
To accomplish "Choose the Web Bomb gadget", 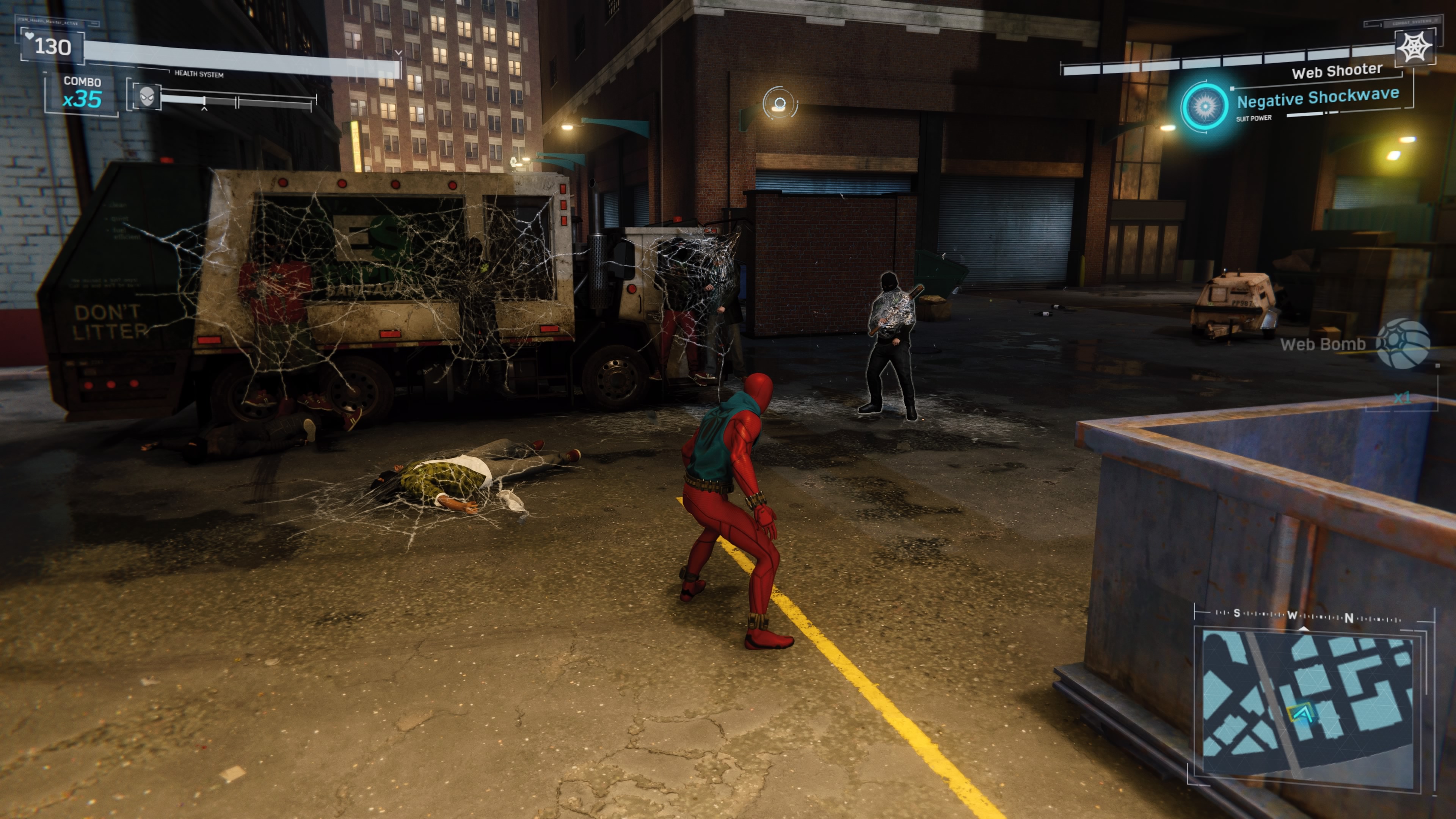I will (1402, 344).
